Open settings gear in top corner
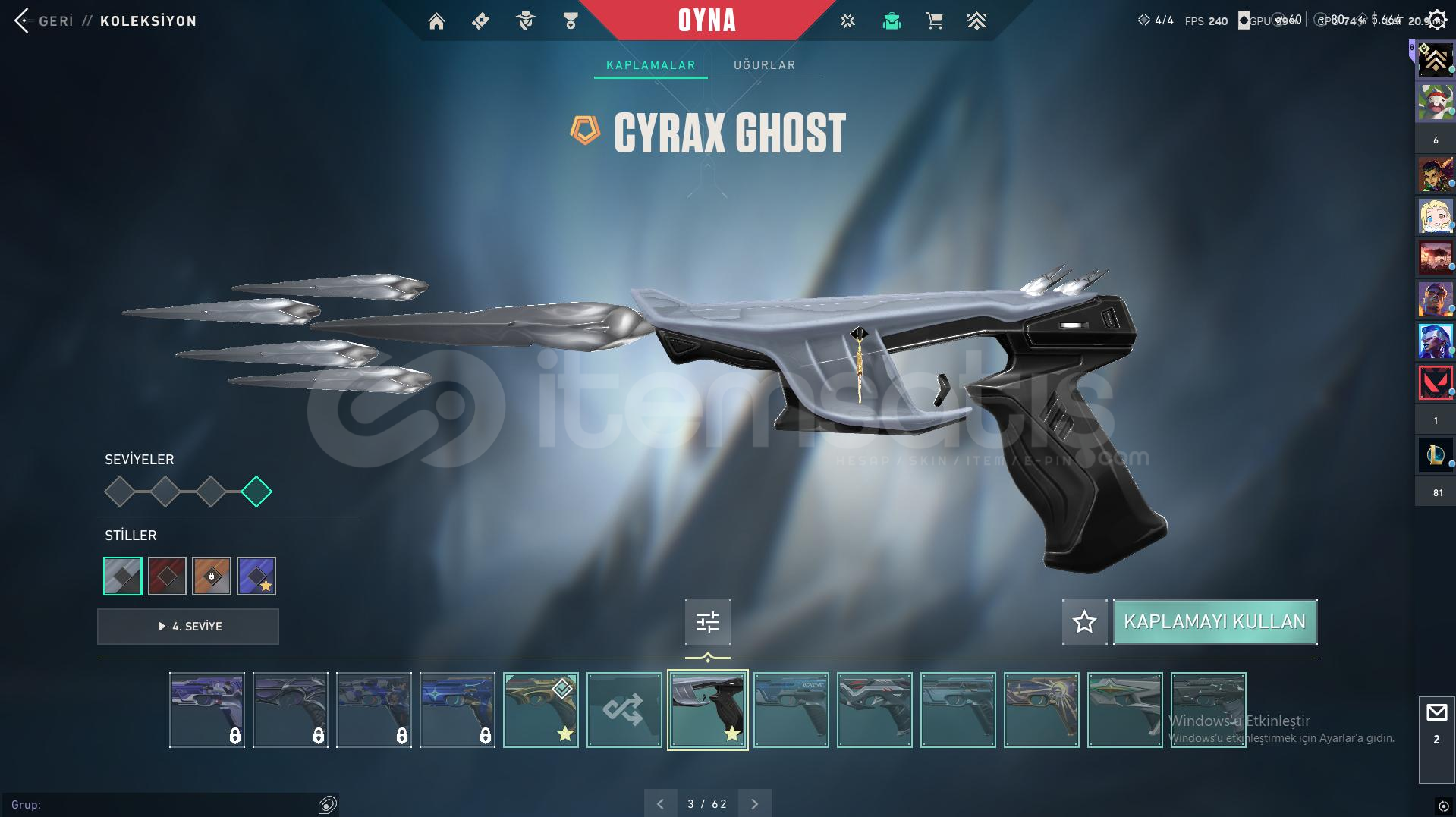 (1437, 20)
